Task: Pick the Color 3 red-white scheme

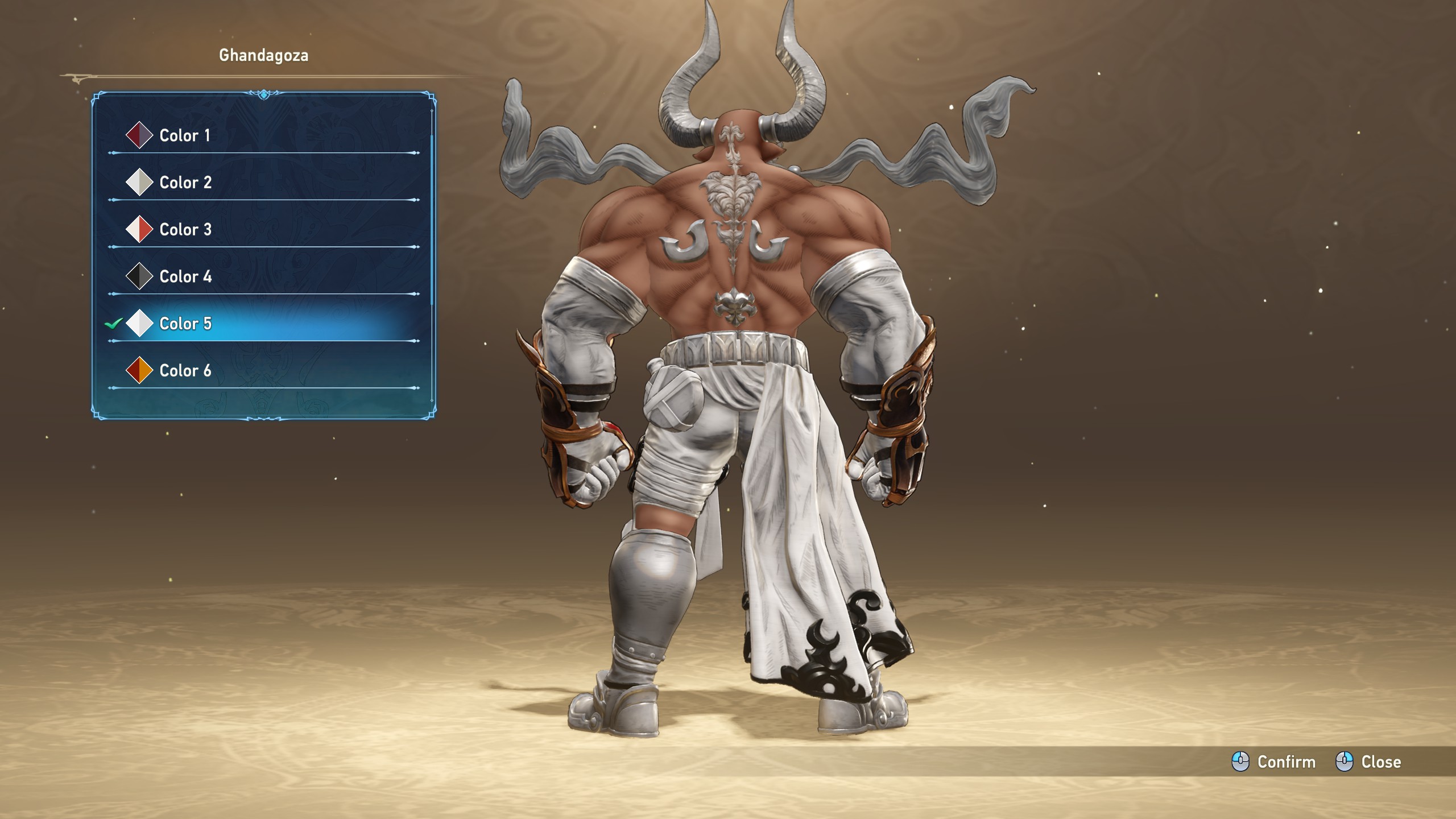Action: point(185,230)
